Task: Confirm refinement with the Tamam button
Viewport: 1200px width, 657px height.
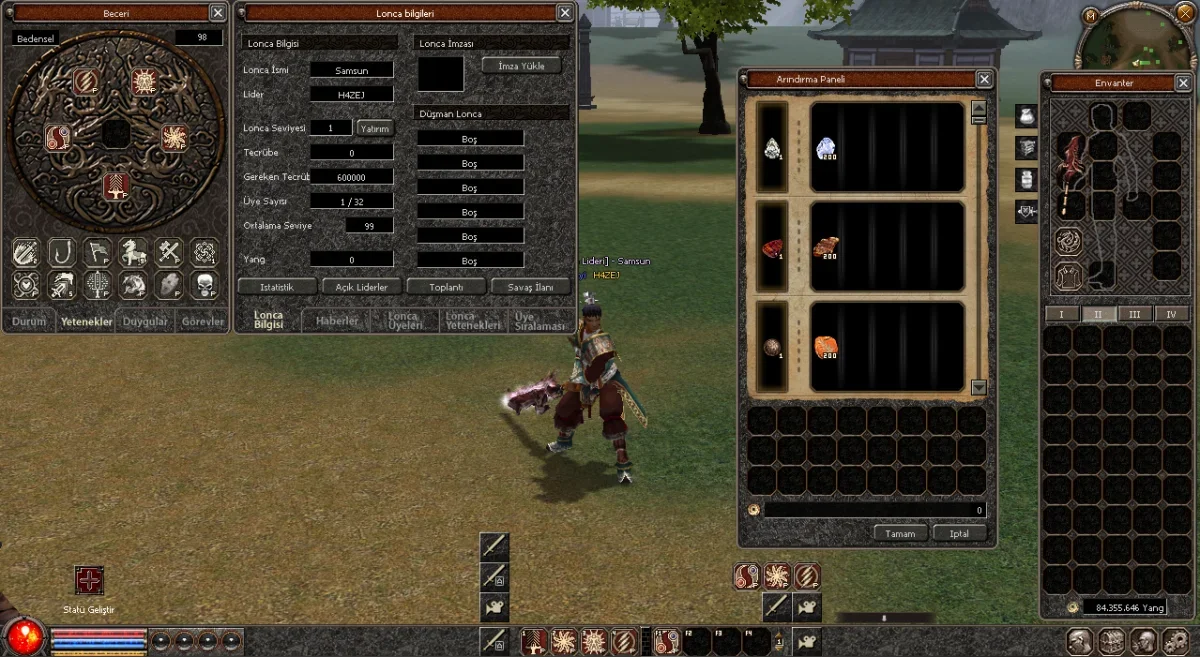Action: (x=900, y=533)
